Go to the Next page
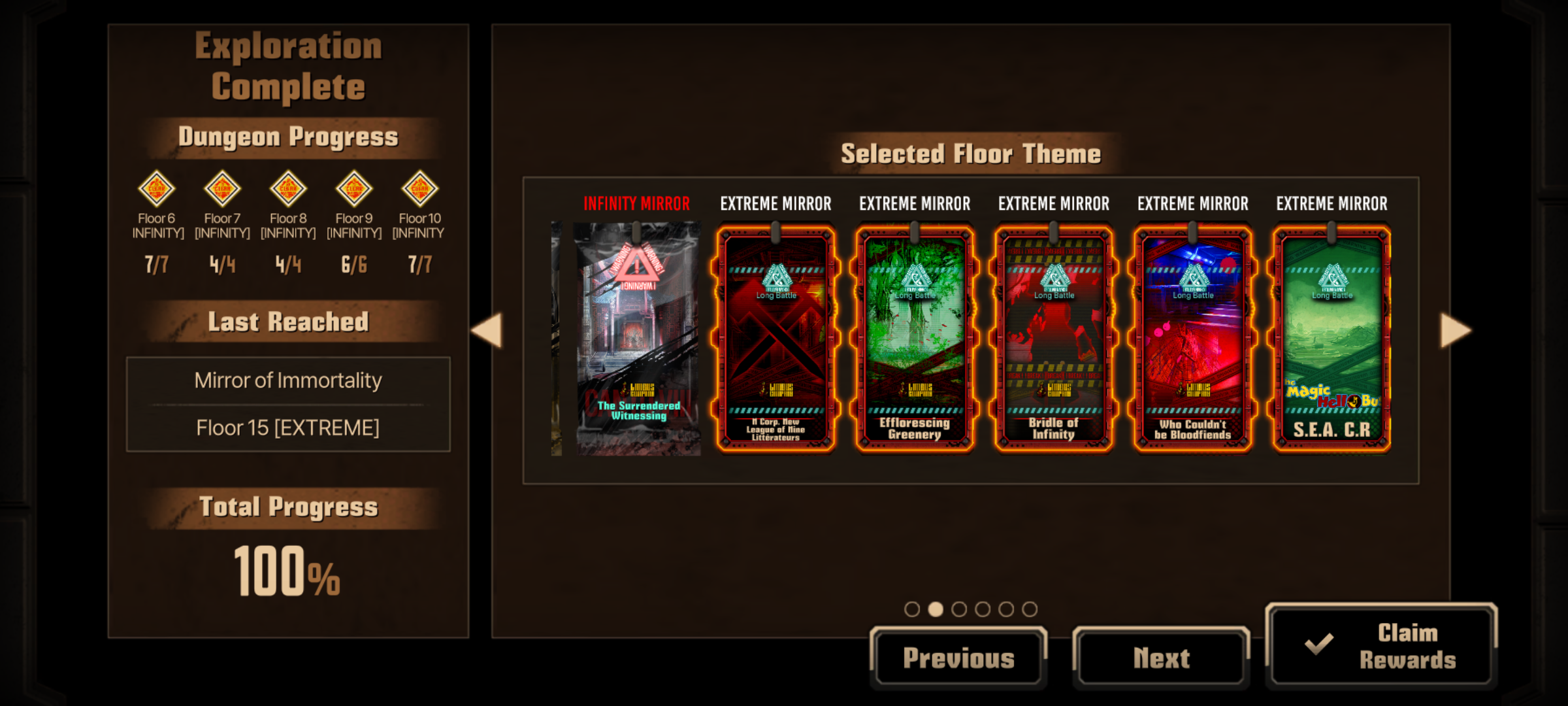Screen dimensions: 1568x706 (x=1161, y=658)
